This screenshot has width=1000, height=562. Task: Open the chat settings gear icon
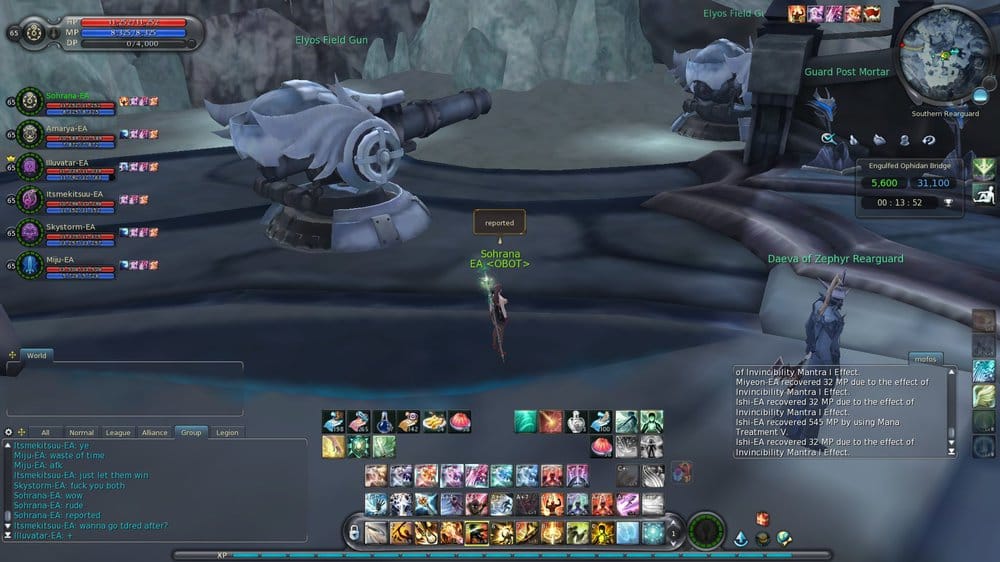pyautogui.click(x=9, y=432)
